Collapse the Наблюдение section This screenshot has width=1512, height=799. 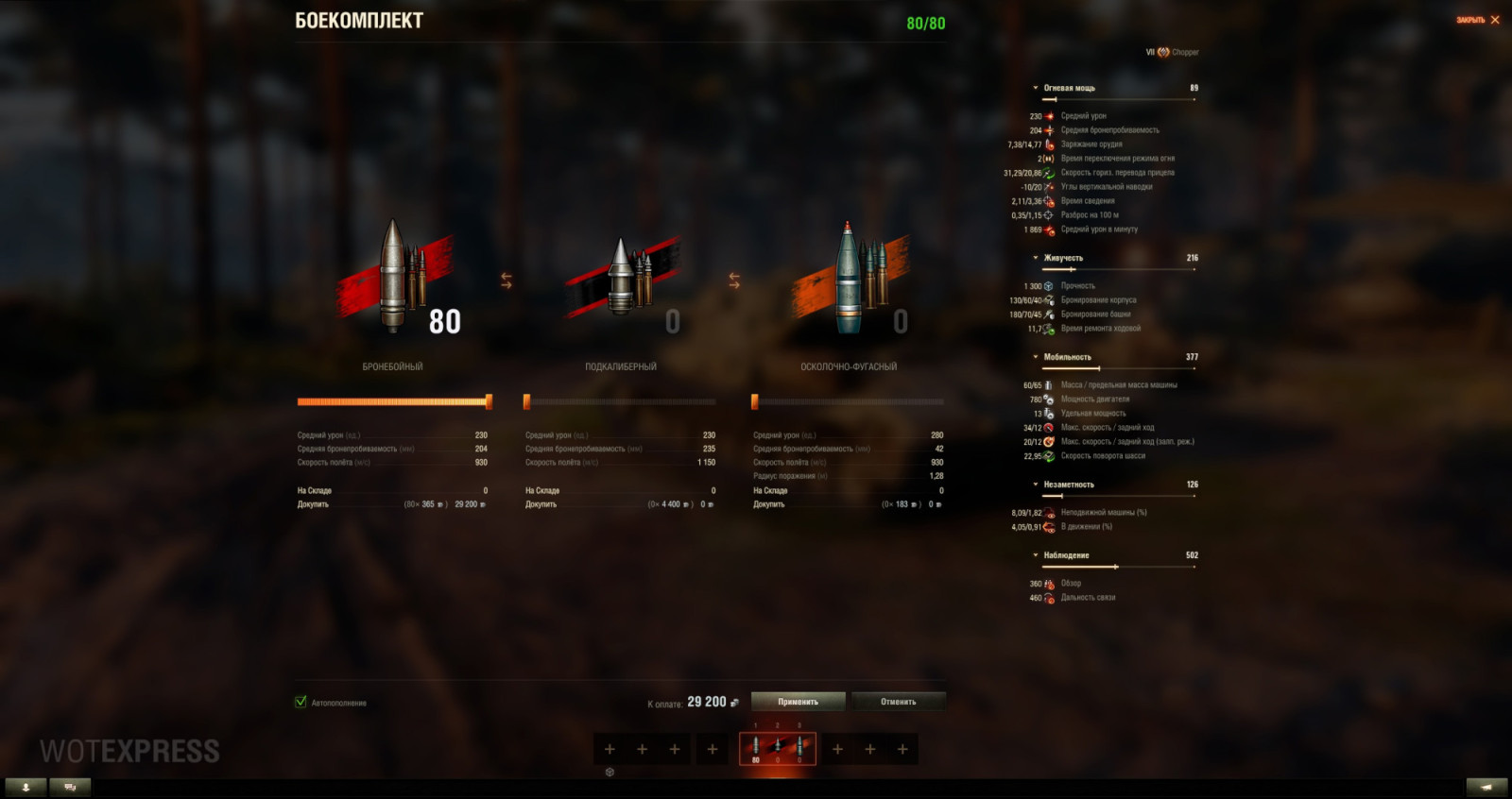1037,555
